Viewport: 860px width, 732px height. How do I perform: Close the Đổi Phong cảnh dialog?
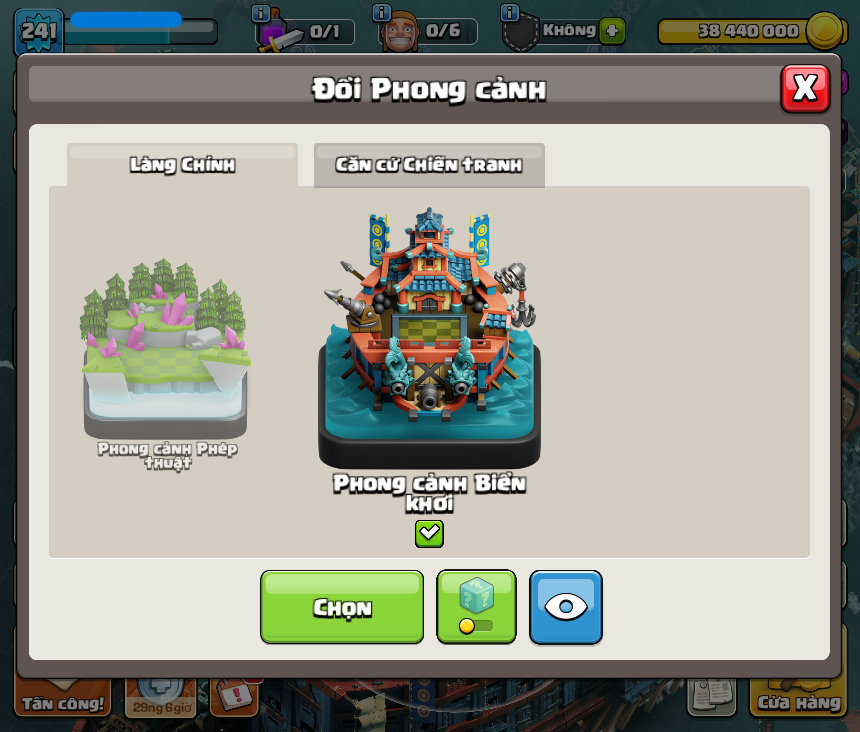tap(805, 89)
